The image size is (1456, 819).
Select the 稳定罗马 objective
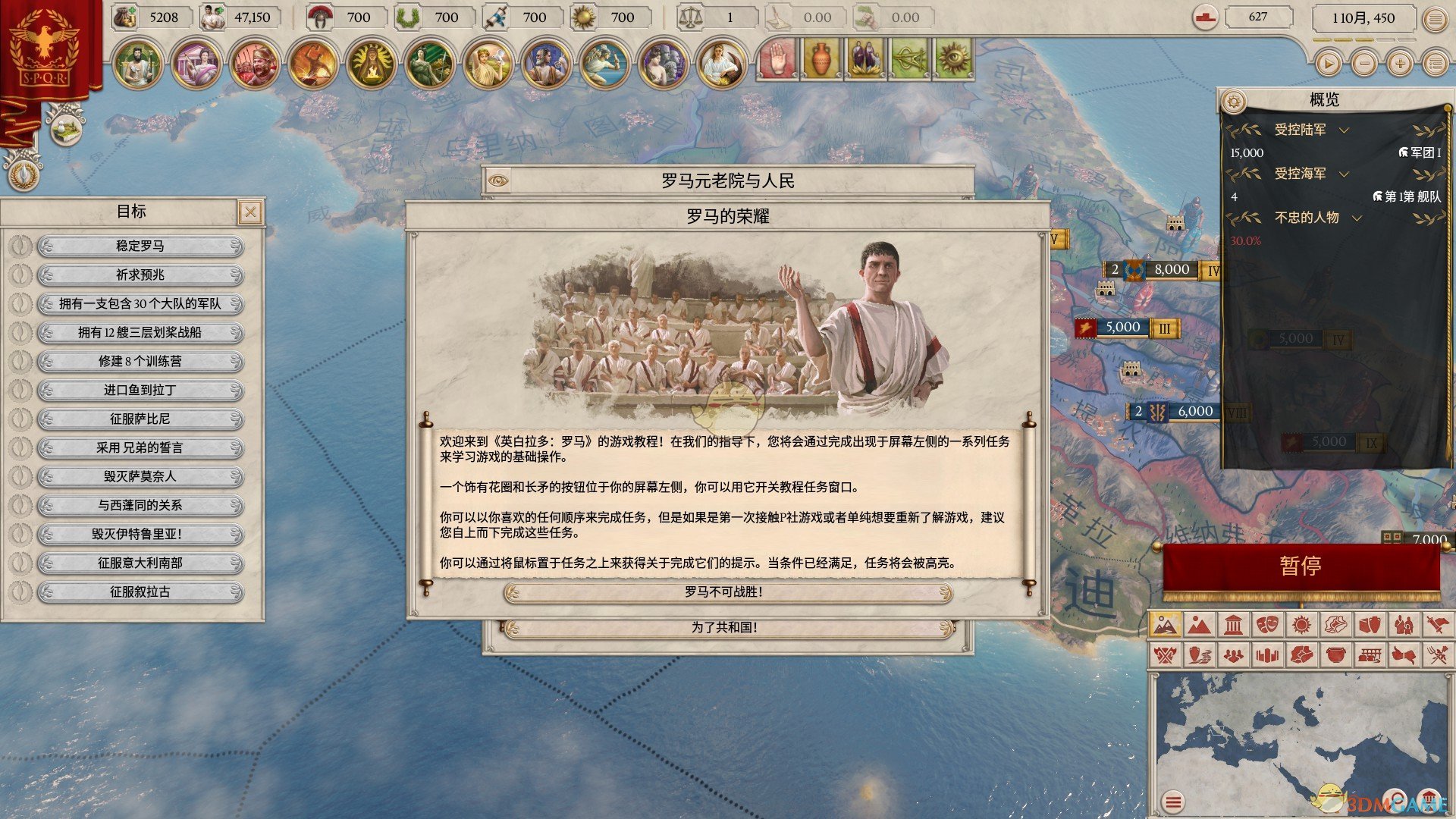point(140,246)
